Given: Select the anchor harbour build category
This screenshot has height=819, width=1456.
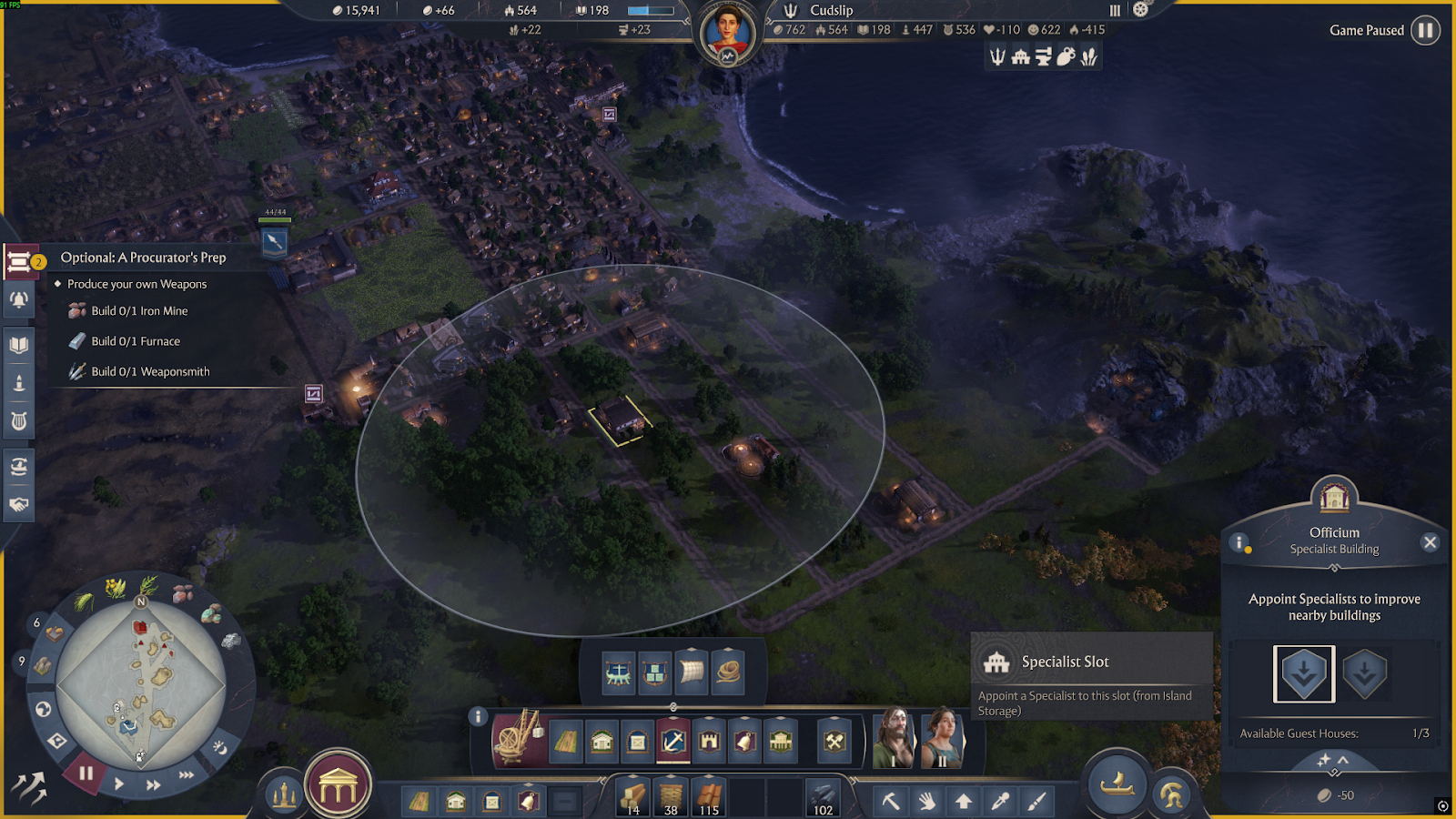Looking at the screenshot, I should [673, 742].
